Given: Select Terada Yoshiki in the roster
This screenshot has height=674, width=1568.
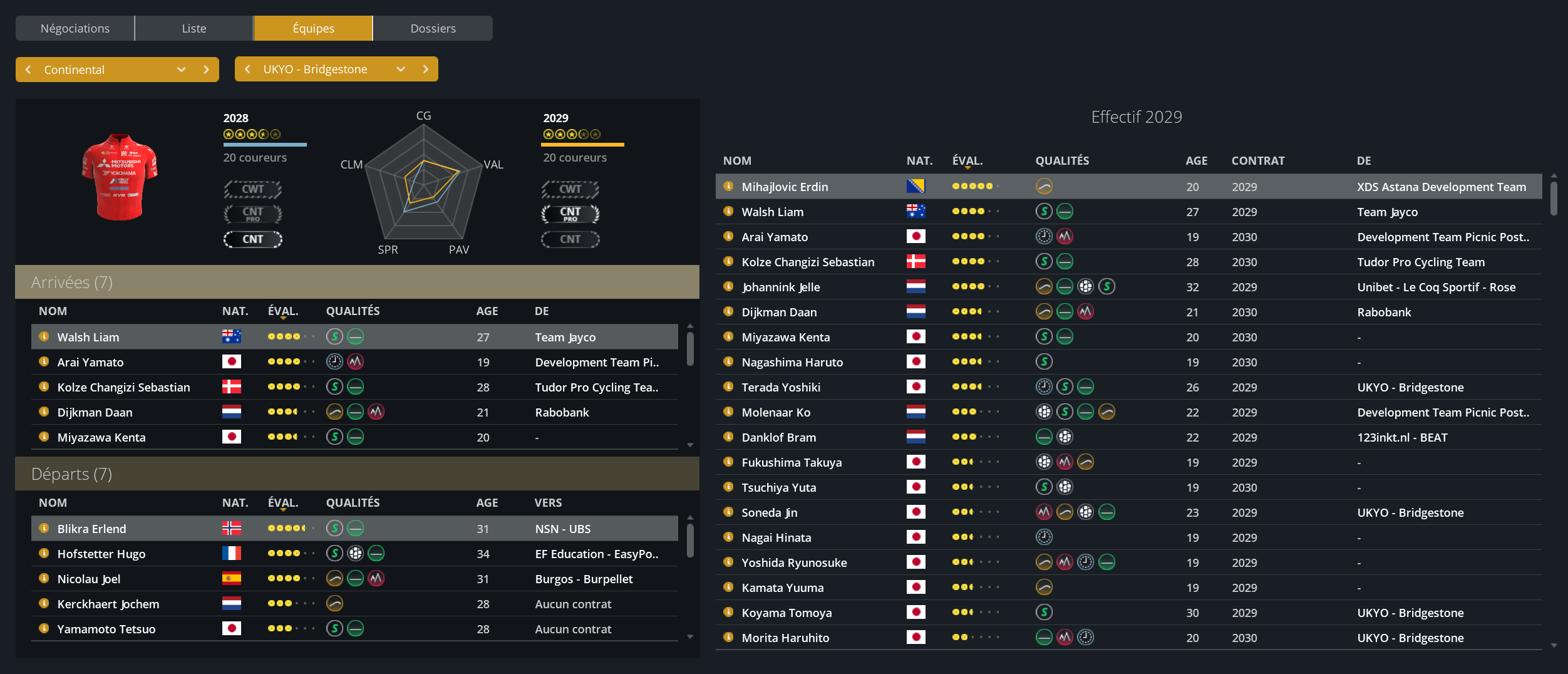Looking at the screenshot, I should [x=781, y=387].
